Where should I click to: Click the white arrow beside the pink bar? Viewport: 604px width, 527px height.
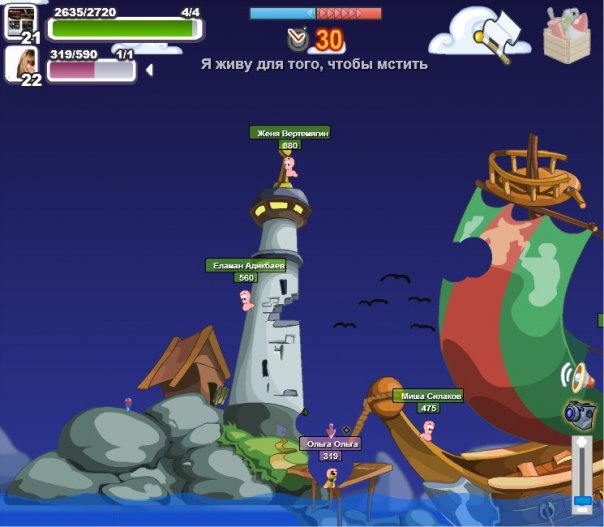click(149, 70)
